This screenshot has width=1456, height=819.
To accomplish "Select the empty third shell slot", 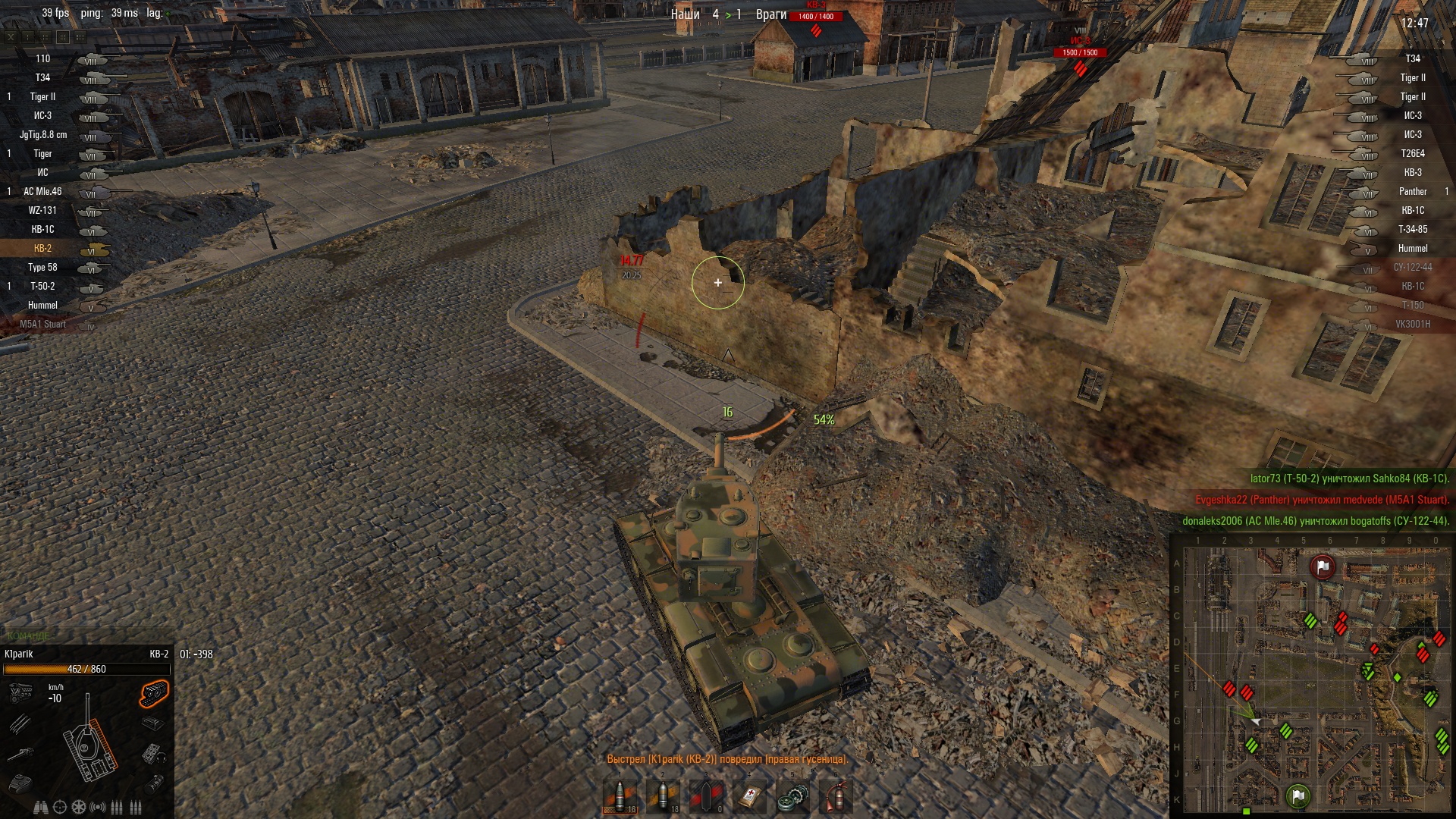I will pyautogui.click(x=707, y=797).
